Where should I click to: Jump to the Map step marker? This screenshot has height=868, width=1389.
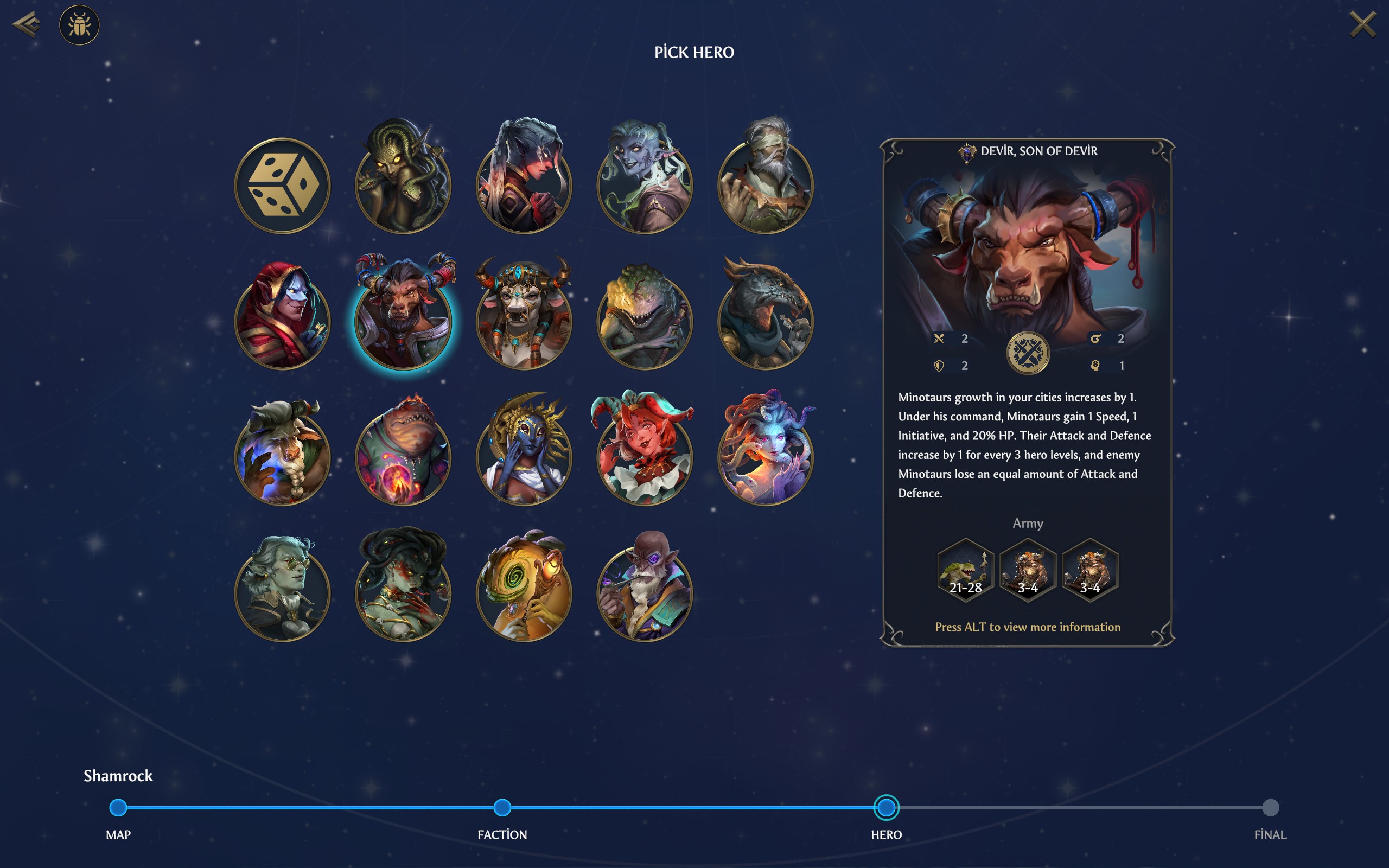point(118,808)
